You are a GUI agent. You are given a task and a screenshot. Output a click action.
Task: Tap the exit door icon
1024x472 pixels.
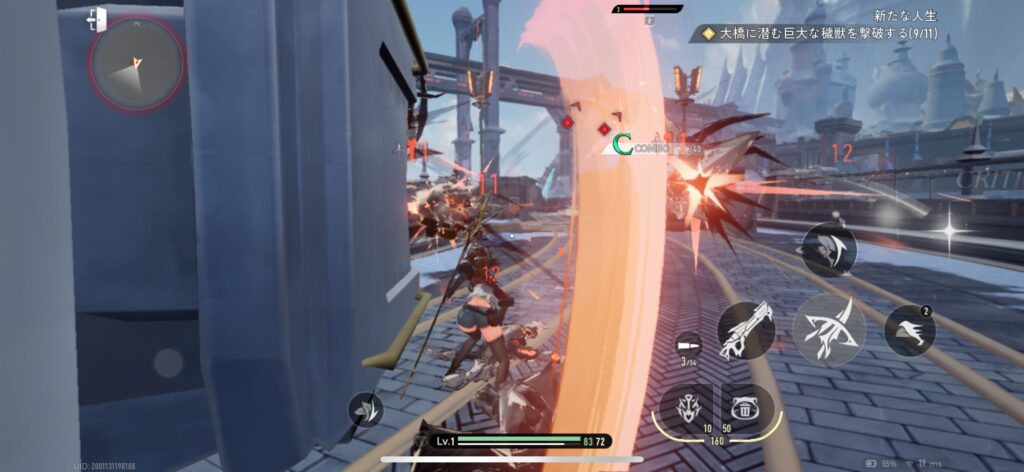(x=97, y=19)
